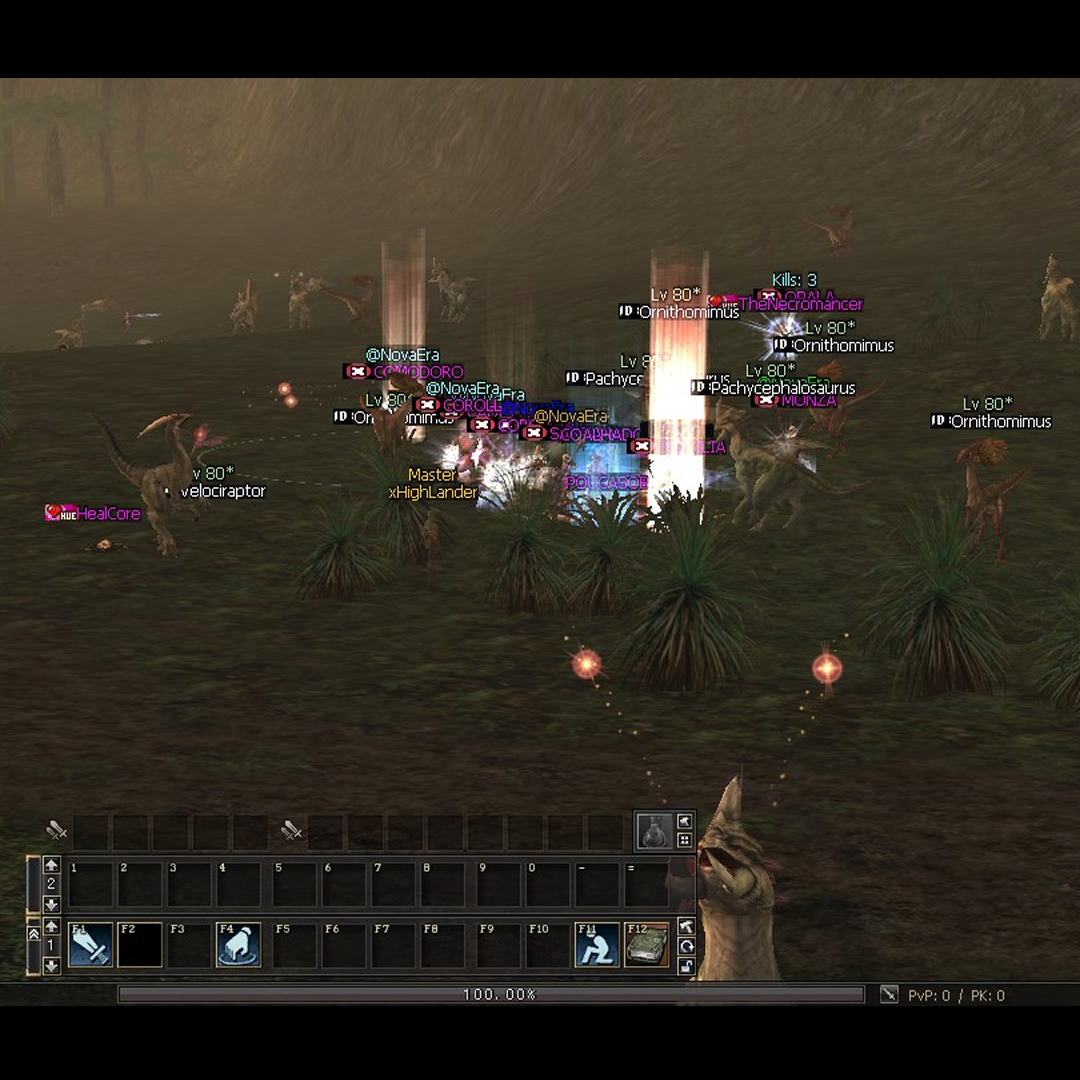Screen dimensions: 1080x1080
Task: Switch bar 1 to the next page
Action: 52,965
